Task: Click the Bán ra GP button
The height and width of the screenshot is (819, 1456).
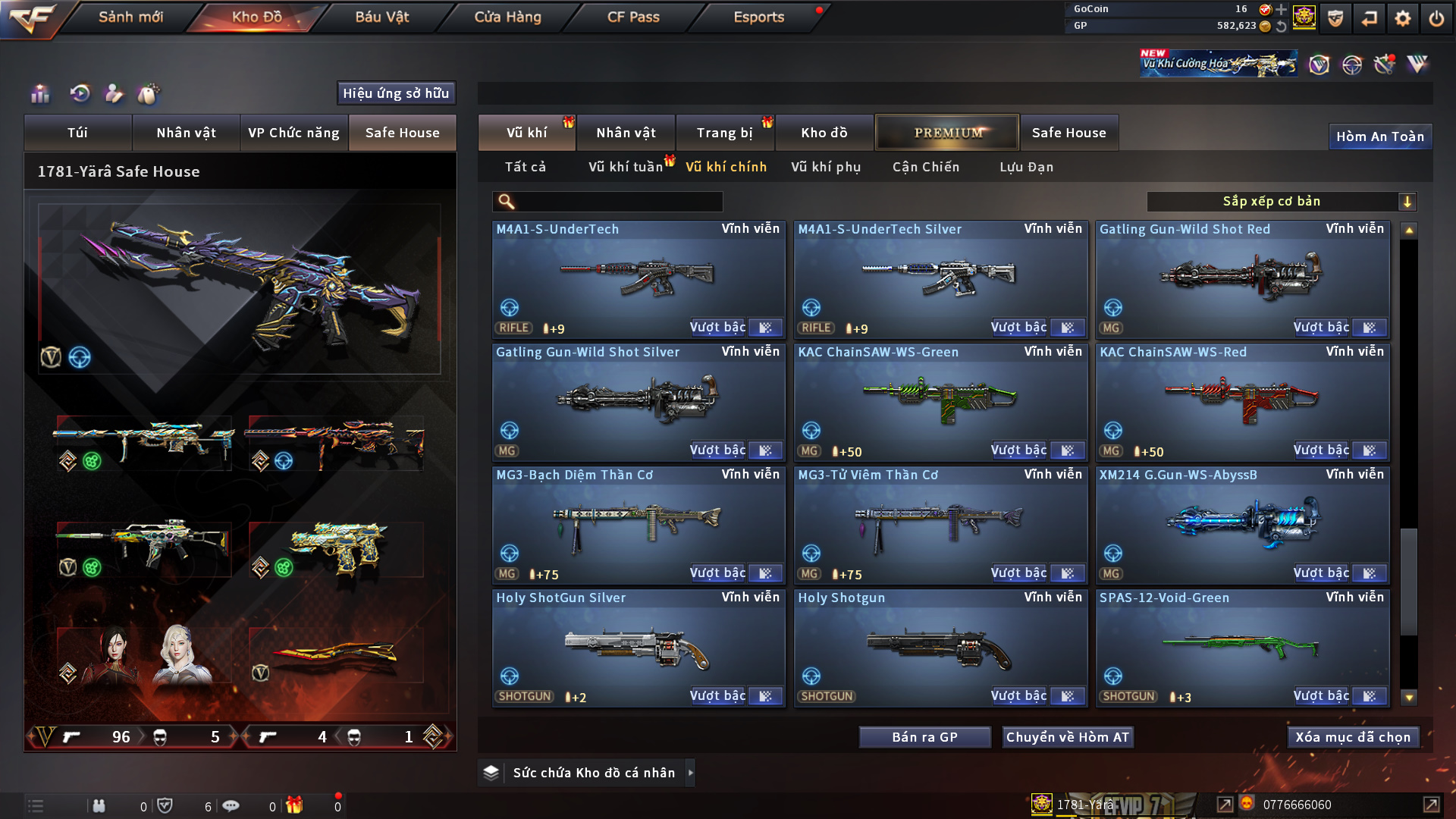Action: tap(924, 737)
